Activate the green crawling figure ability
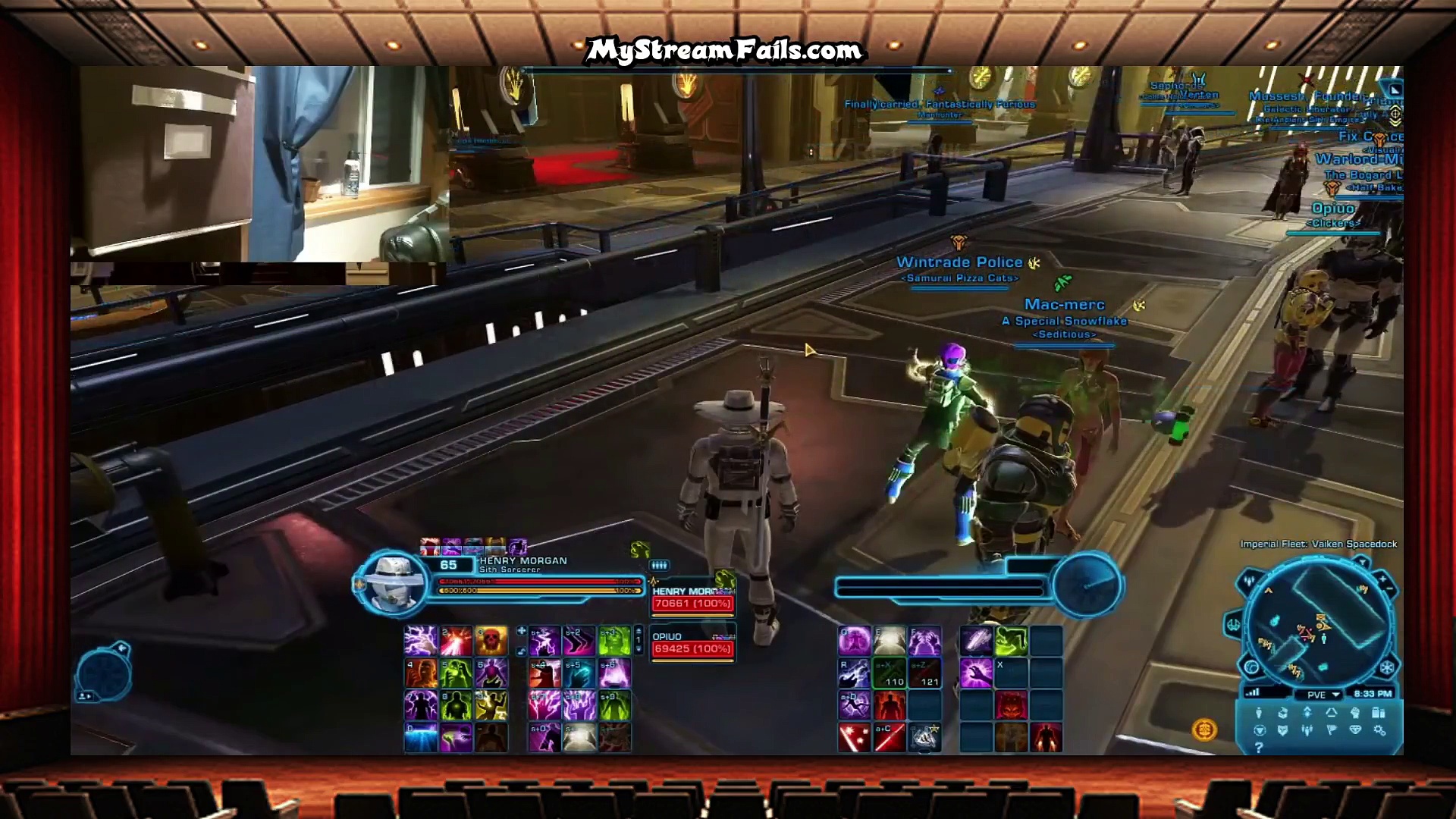This screenshot has width=1456, height=819. (x=1012, y=641)
